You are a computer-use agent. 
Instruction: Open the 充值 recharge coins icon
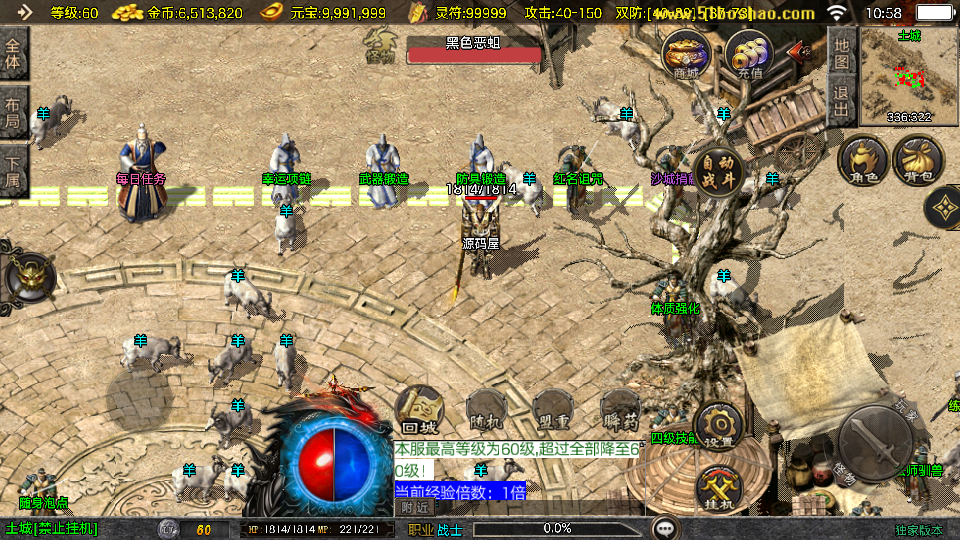(749, 52)
